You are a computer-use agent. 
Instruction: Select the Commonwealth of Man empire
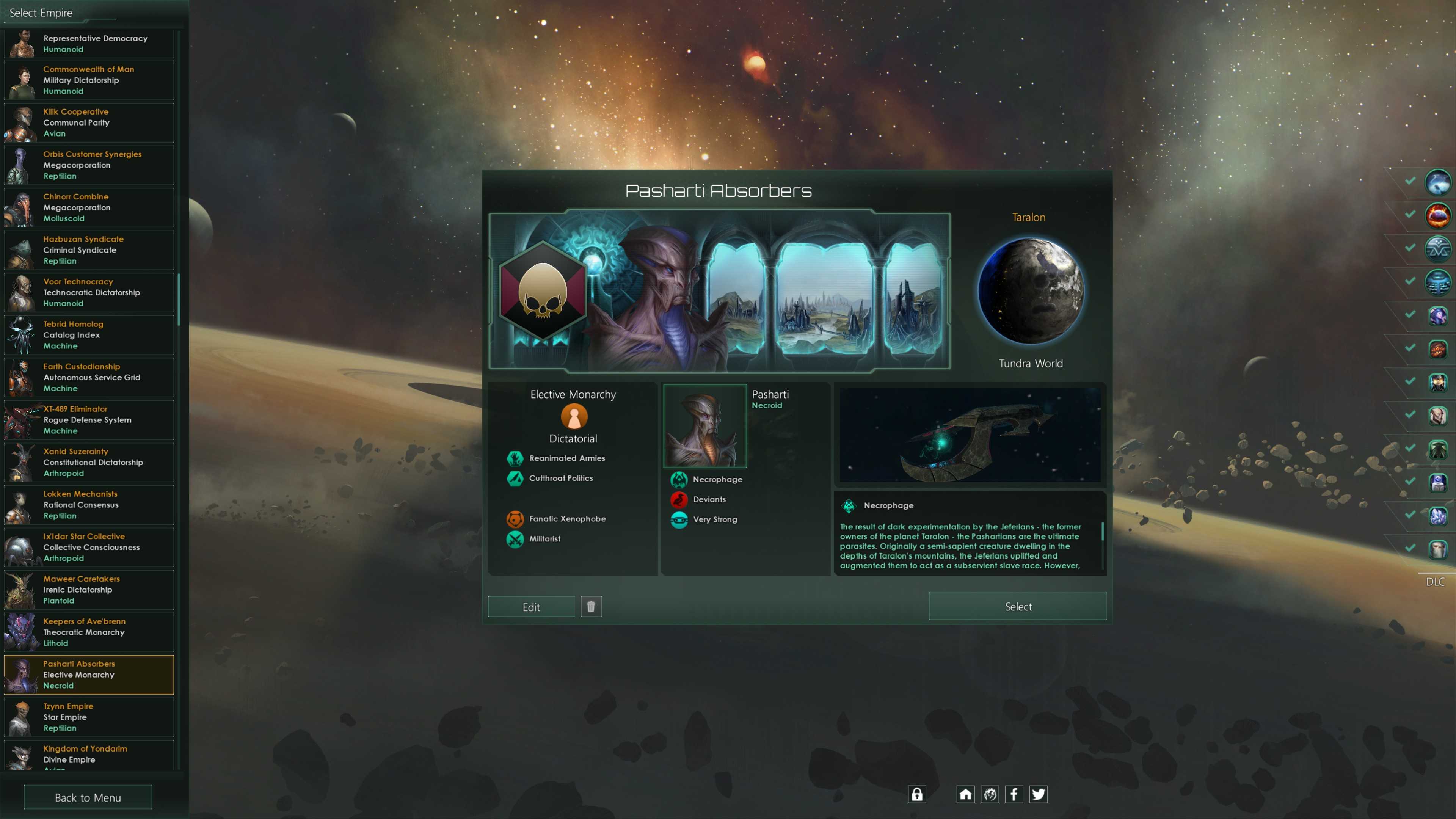(x=88, y=80)
